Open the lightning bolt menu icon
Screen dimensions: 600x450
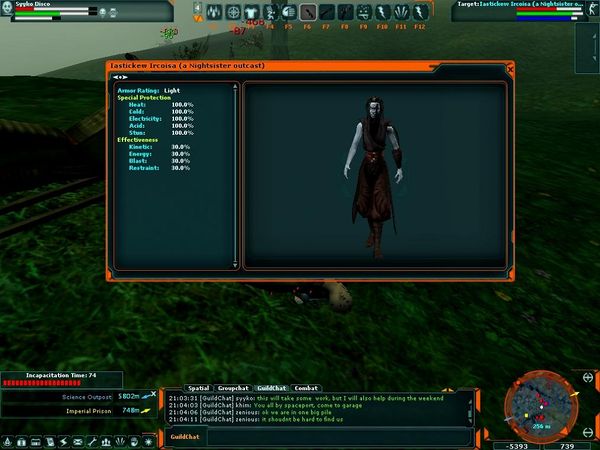click(x=62, y=440)
